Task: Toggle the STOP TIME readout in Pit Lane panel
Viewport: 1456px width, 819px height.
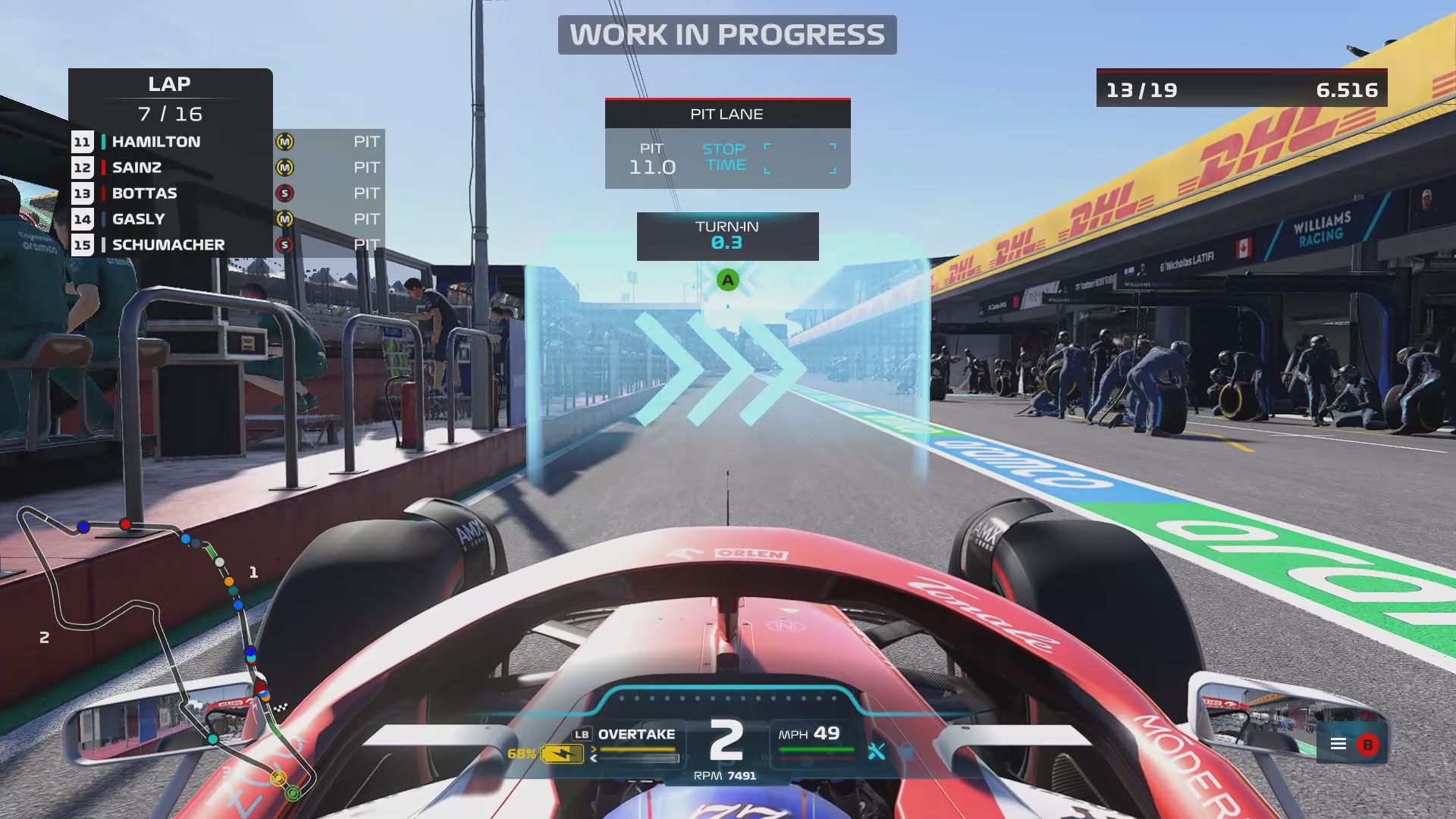Action: point(726,156)
